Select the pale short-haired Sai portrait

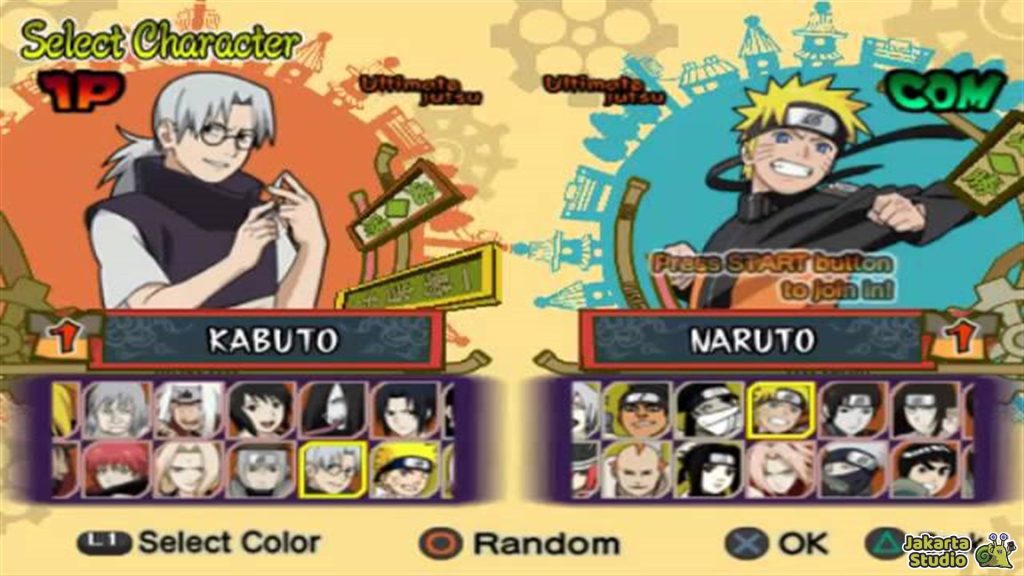click(853, 410)
